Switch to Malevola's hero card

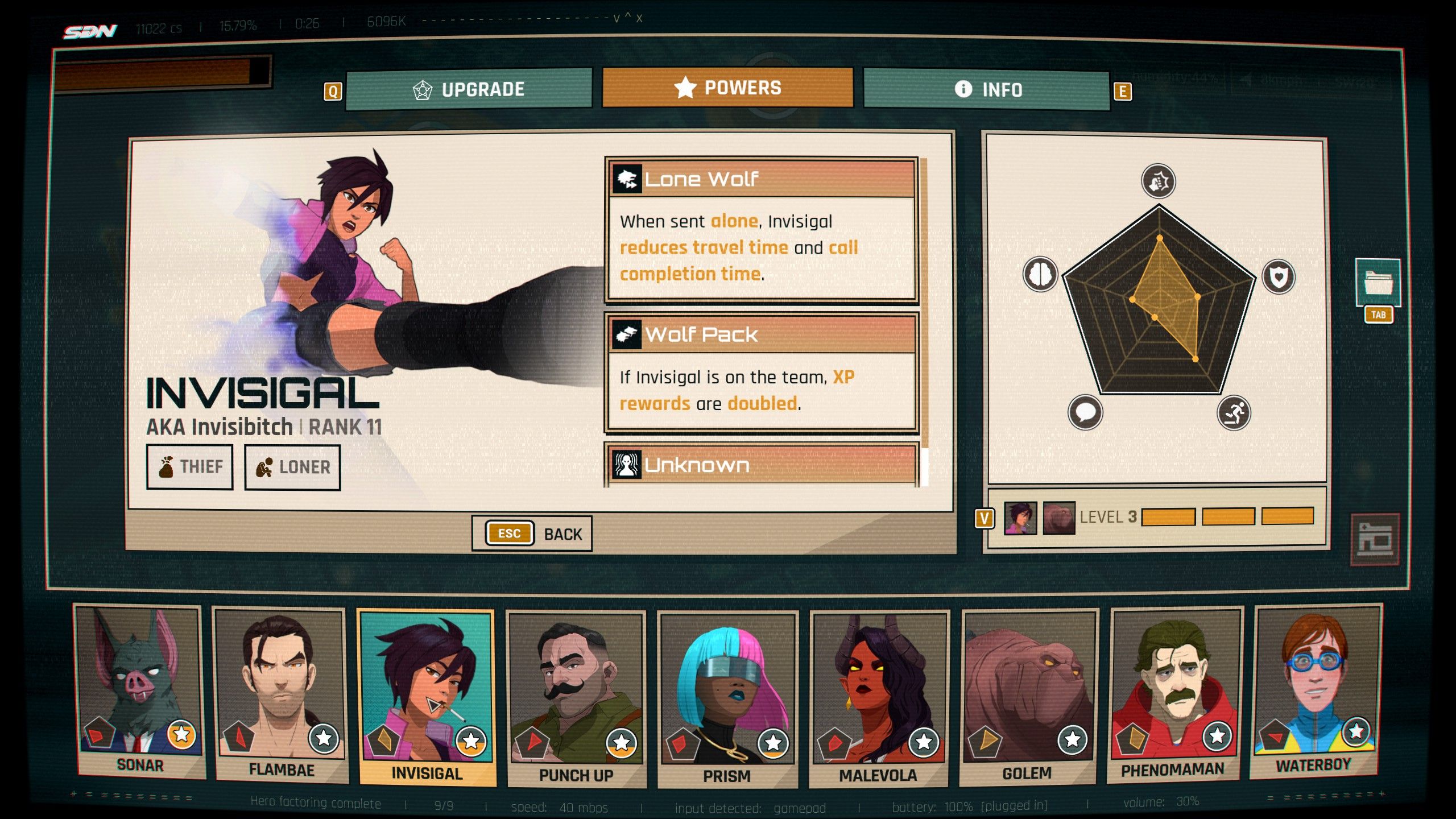pos(878,697)
